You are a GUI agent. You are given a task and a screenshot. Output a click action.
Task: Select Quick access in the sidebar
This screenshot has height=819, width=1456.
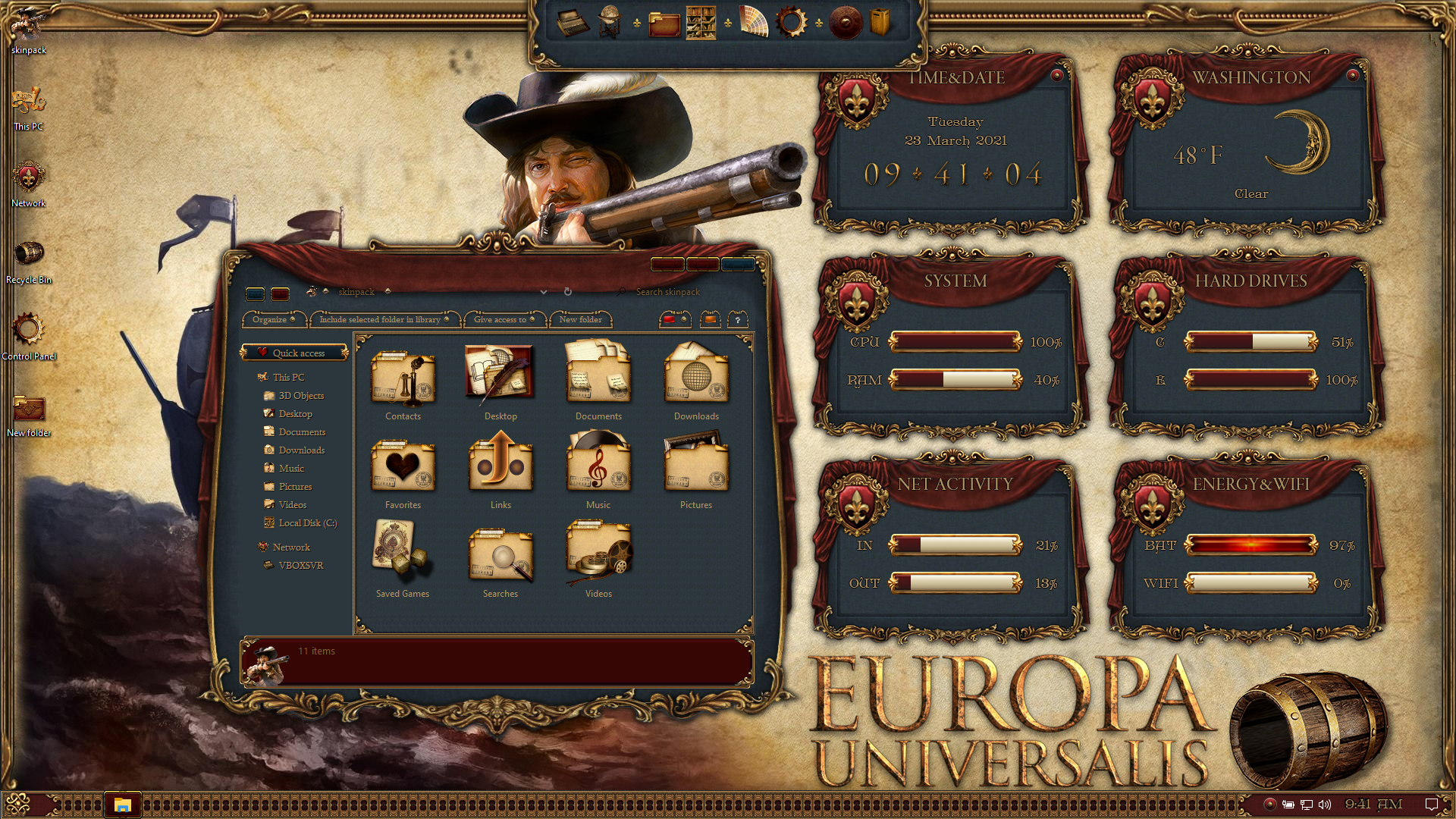click(x=298, y=353)
